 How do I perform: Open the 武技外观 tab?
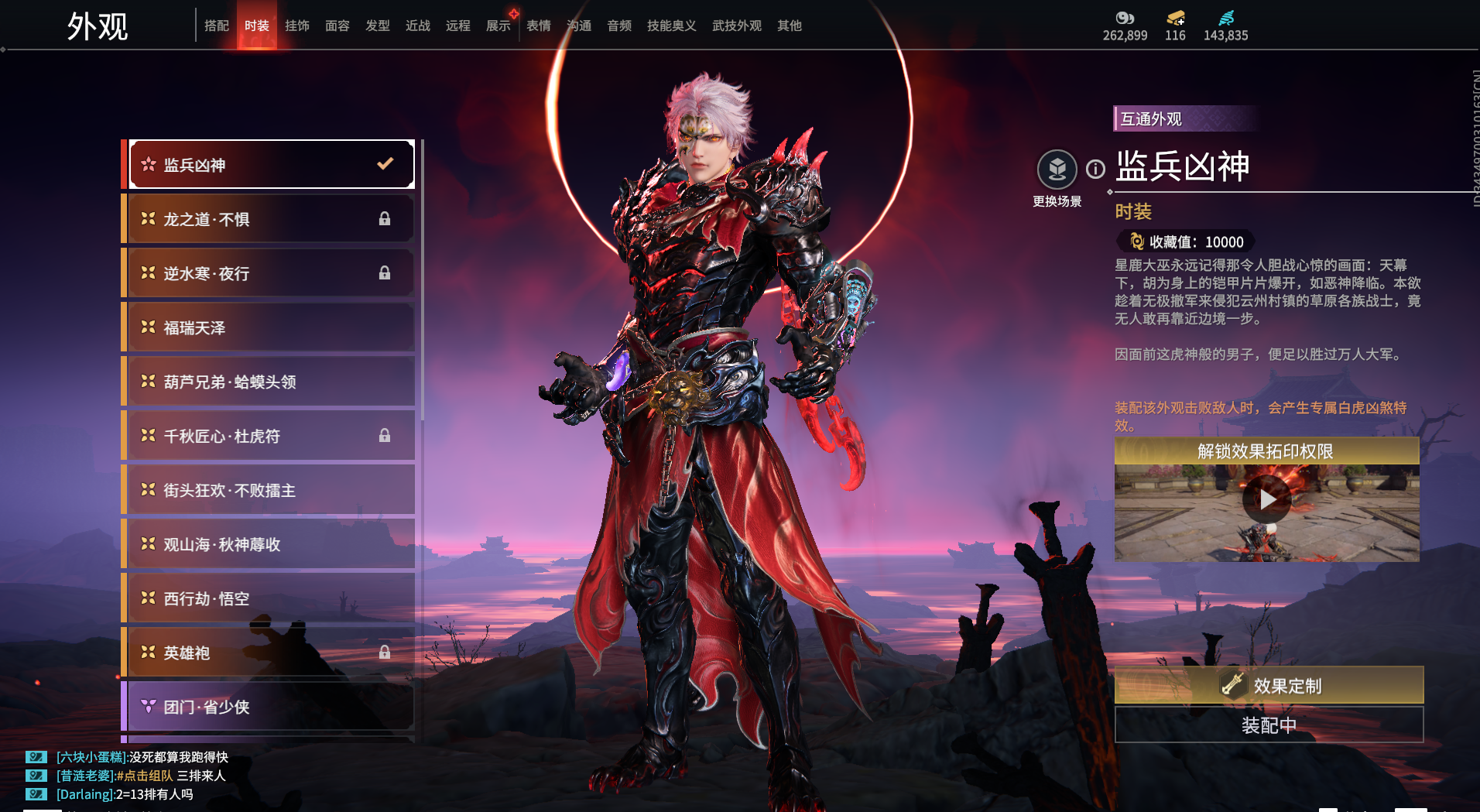[737, 26]
